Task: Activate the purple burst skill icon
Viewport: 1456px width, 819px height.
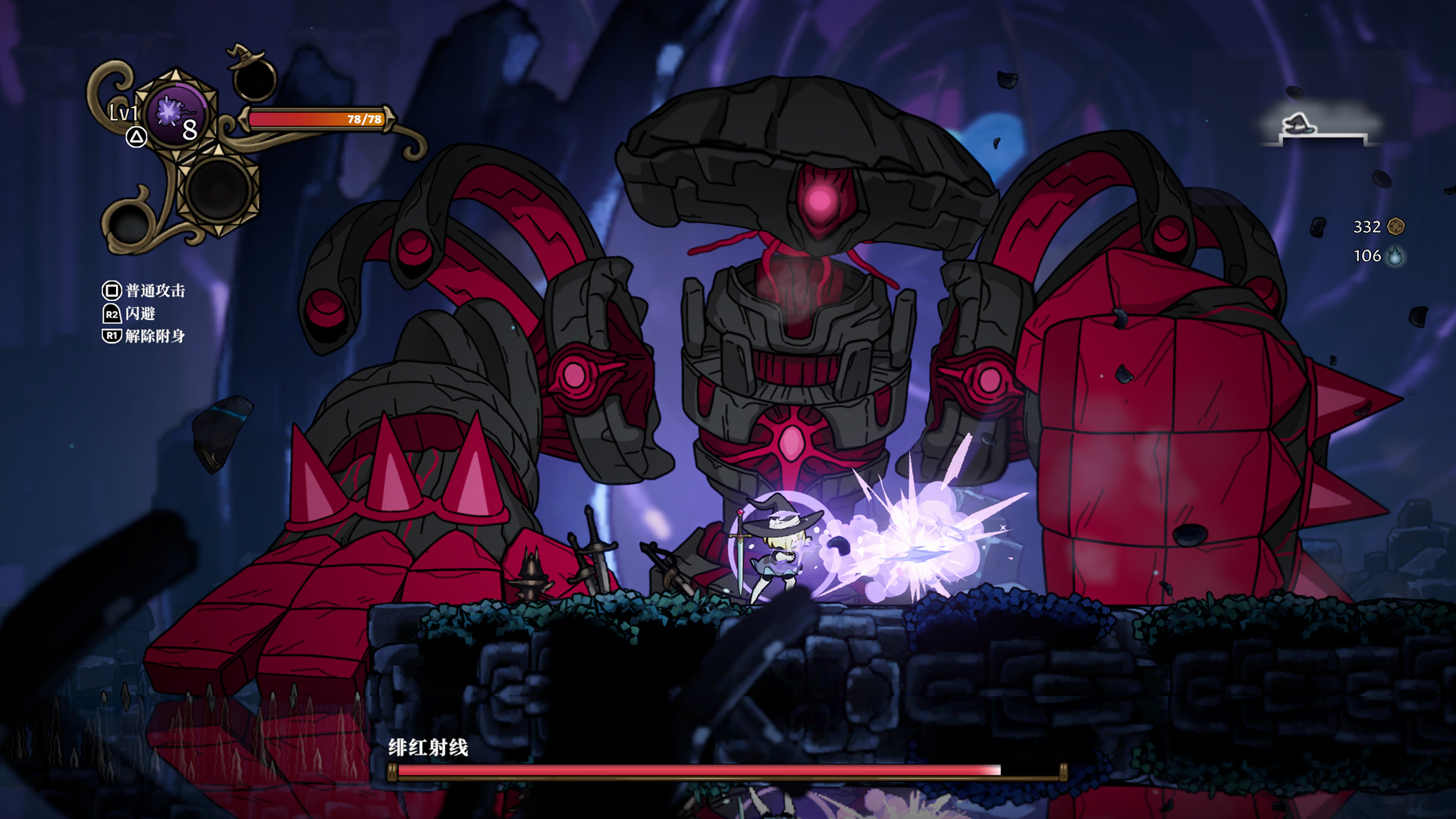Action: [x=176, y=114]
